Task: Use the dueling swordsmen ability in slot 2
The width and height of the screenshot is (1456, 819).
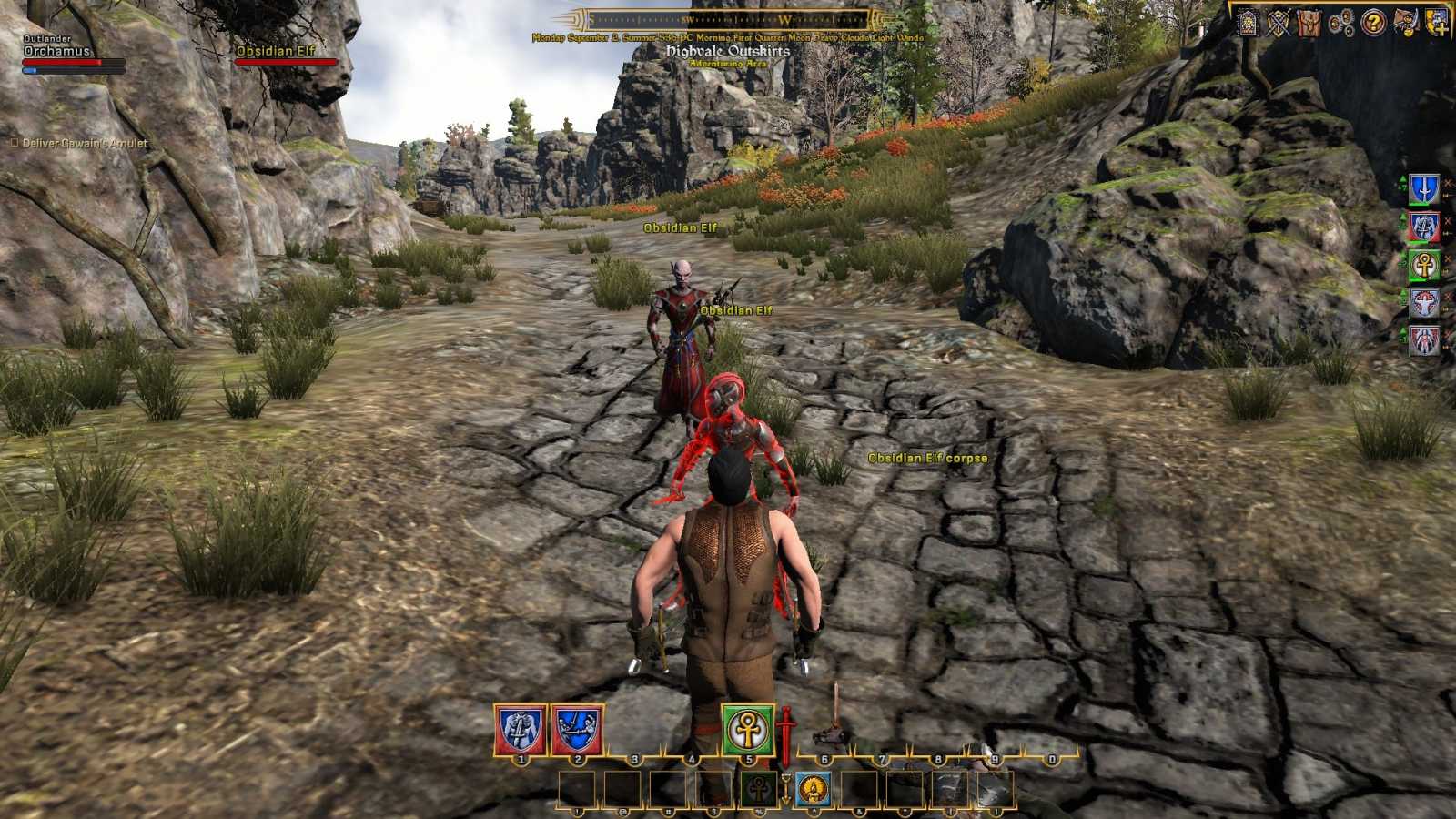Action: tap(577, 729)
